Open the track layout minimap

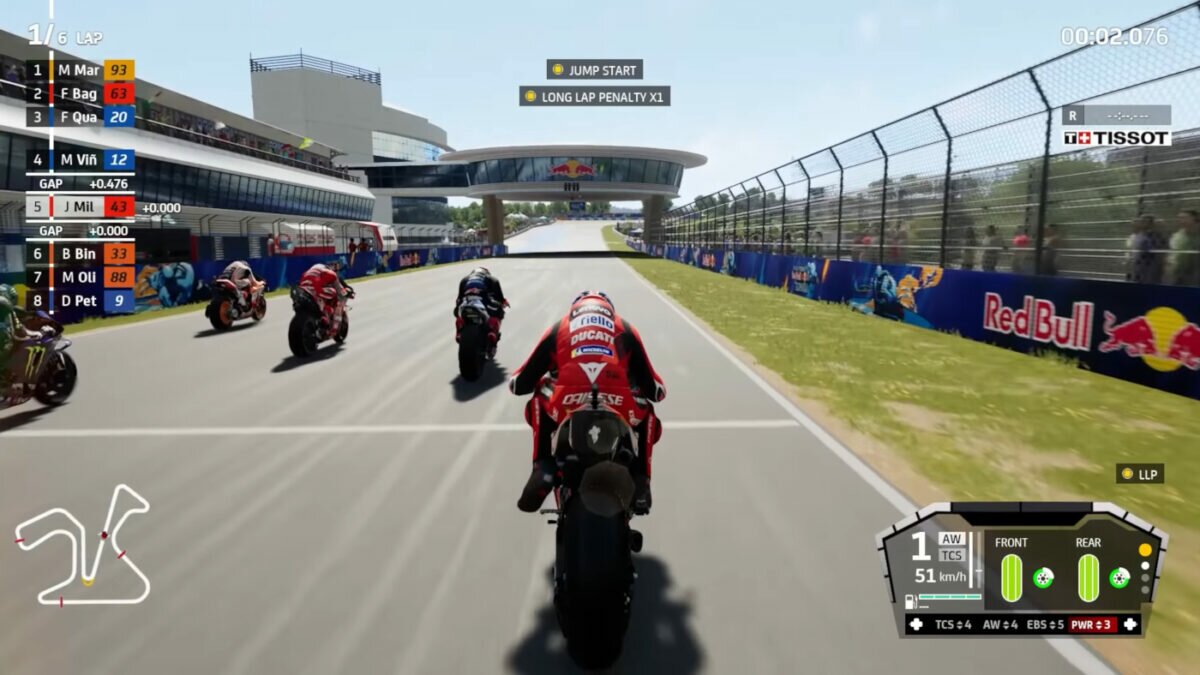[83, 545]
